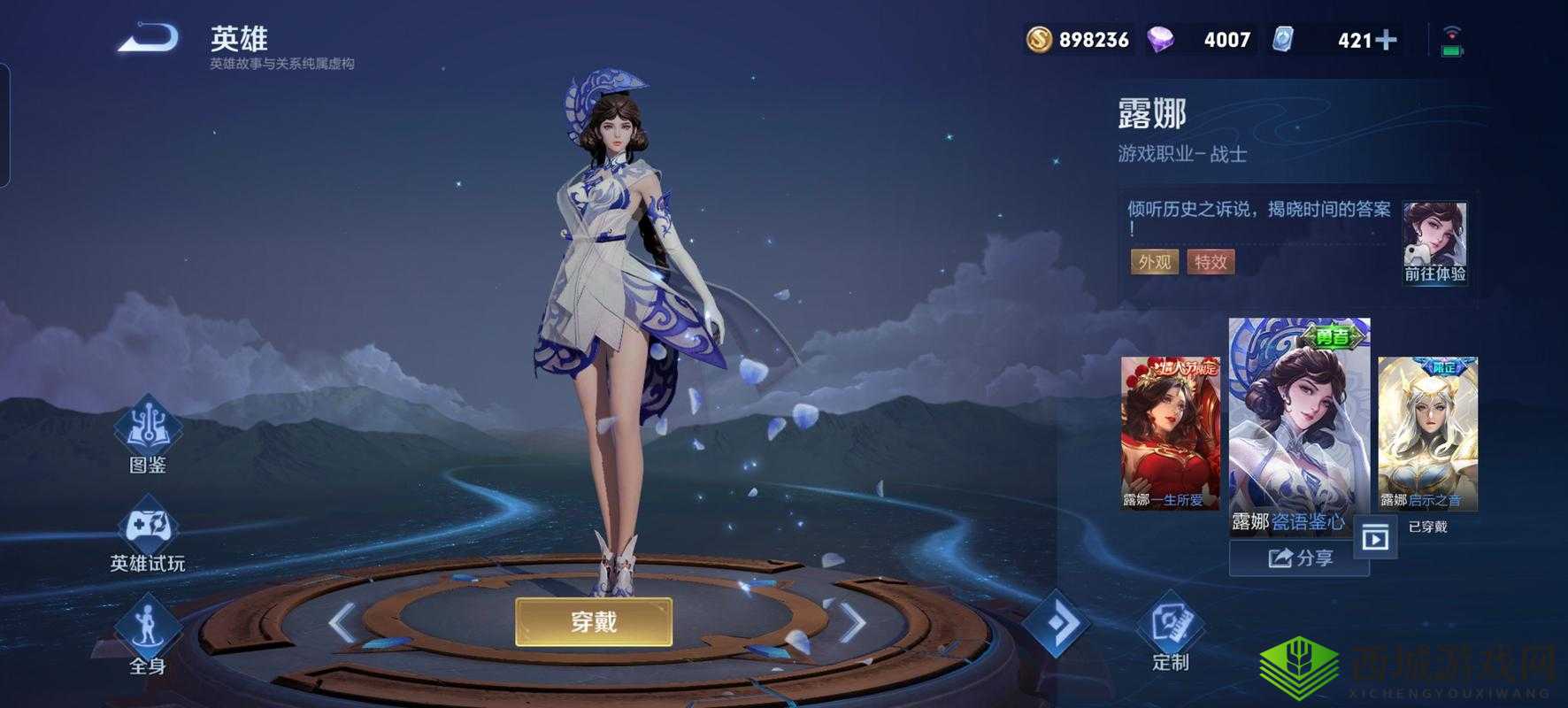Select the 露娜 一生所爱 skin card
The image size is (1568, 708).
[x=1170, y=433]
